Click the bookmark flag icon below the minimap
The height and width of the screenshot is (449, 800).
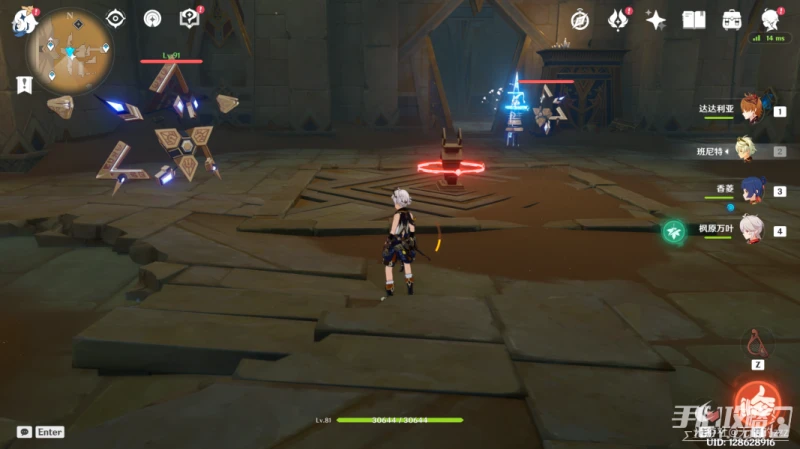pos(24,85)
